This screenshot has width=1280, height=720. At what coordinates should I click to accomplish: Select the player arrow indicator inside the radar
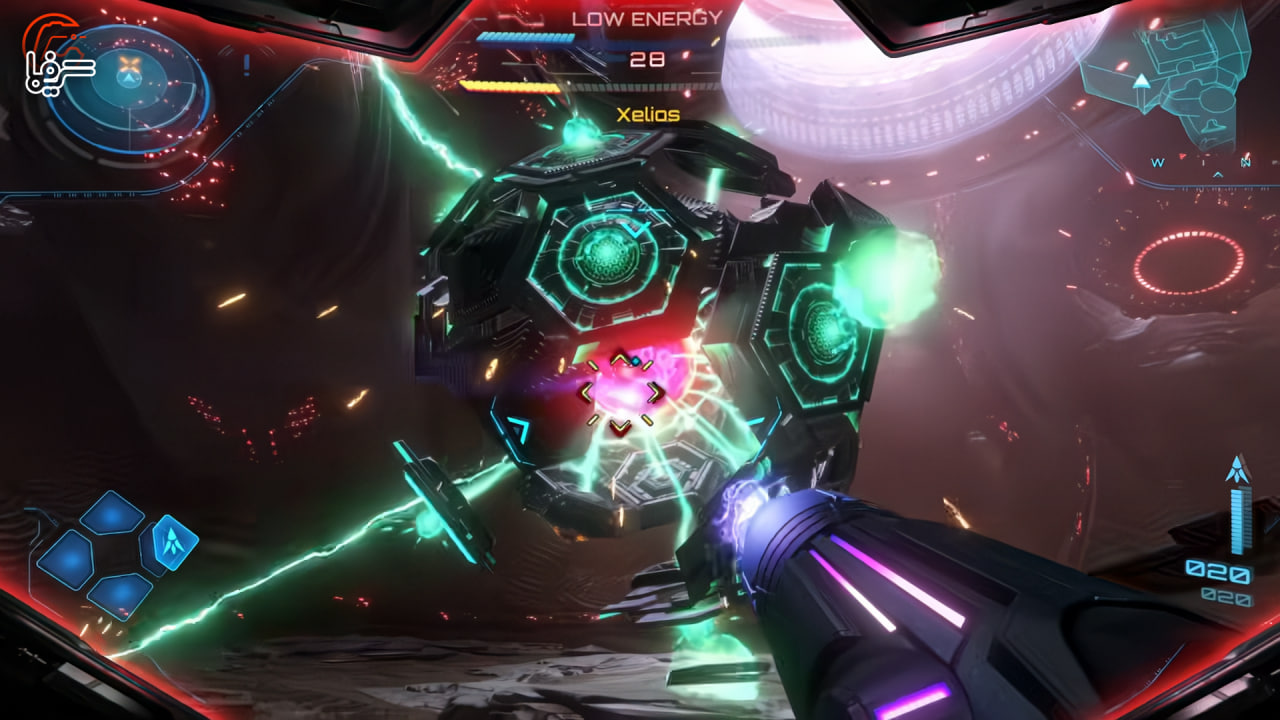(129, 80)
